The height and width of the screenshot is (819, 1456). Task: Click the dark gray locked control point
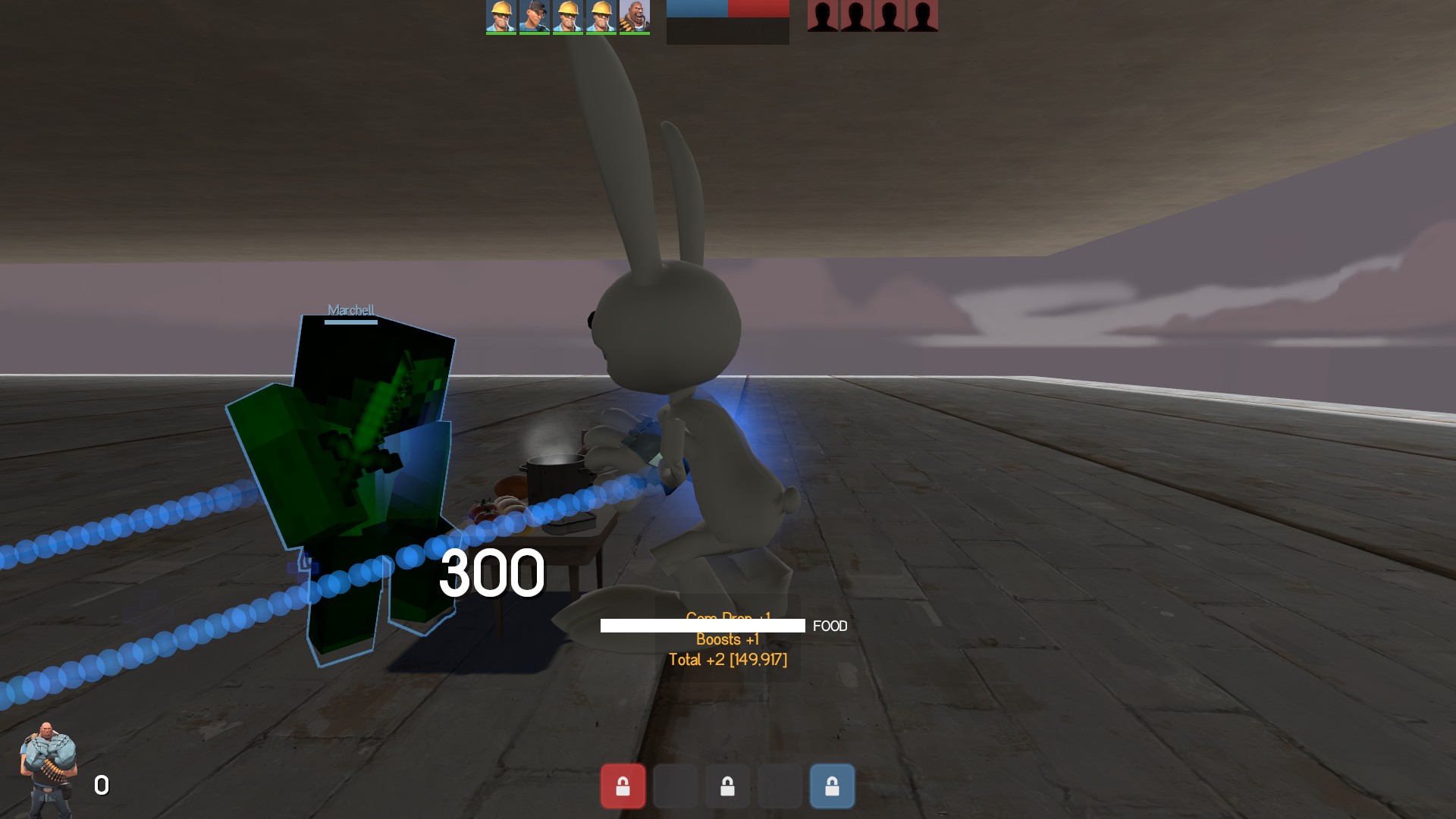727,786
